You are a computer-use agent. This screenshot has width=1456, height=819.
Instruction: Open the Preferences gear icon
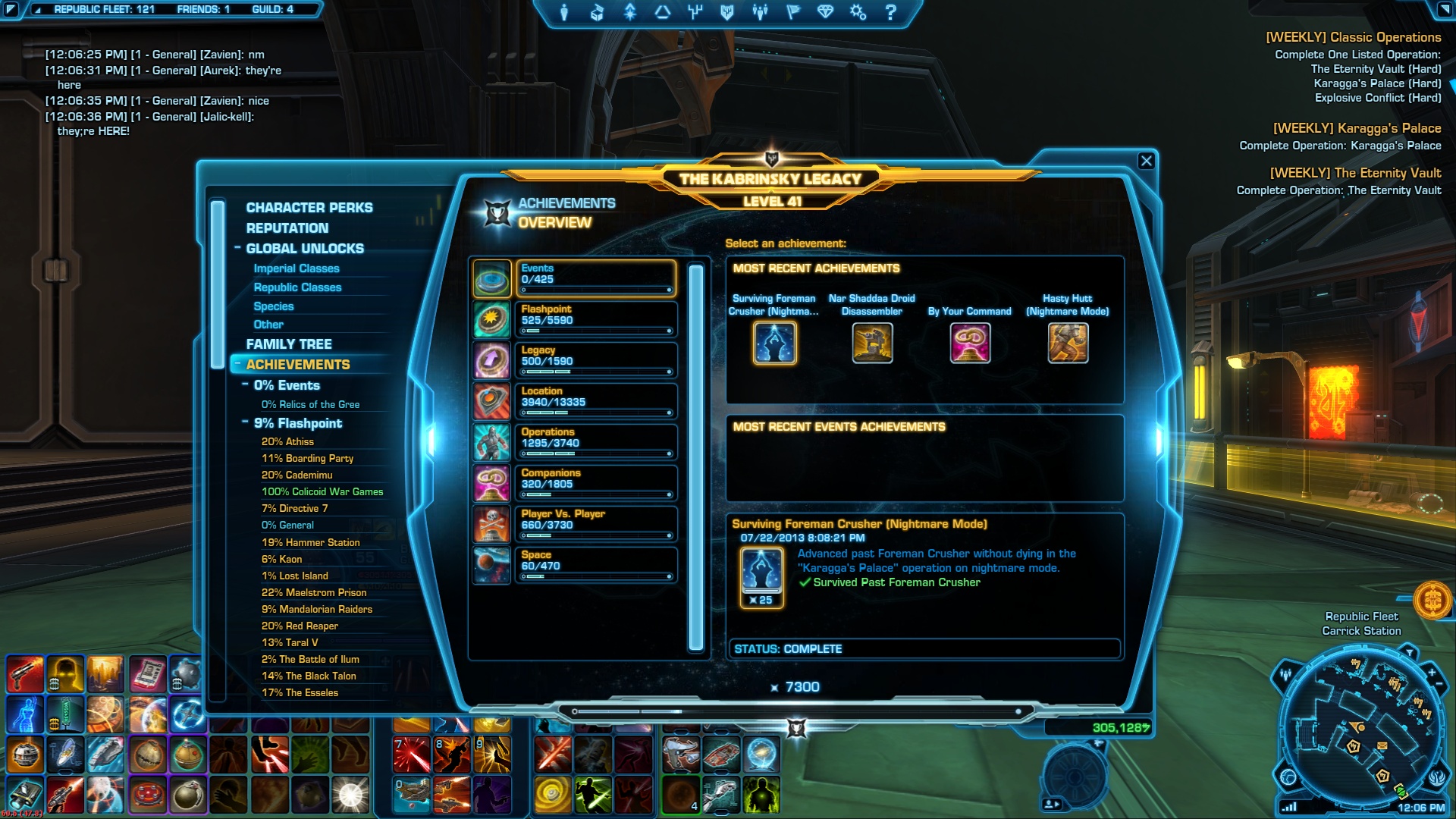pyautogui.click(x=857, y=13)
